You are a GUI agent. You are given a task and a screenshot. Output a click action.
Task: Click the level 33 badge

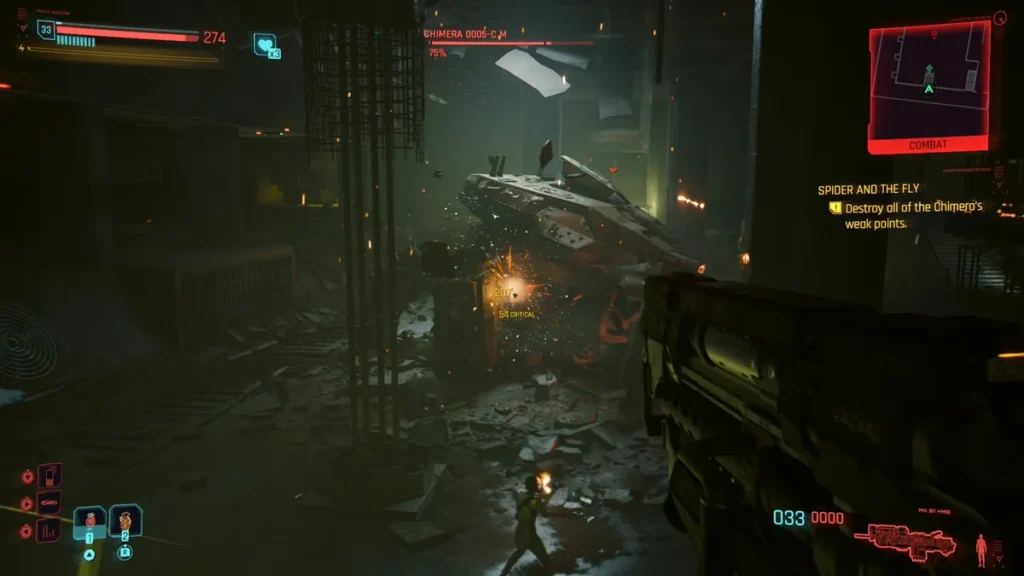[46, 30]
